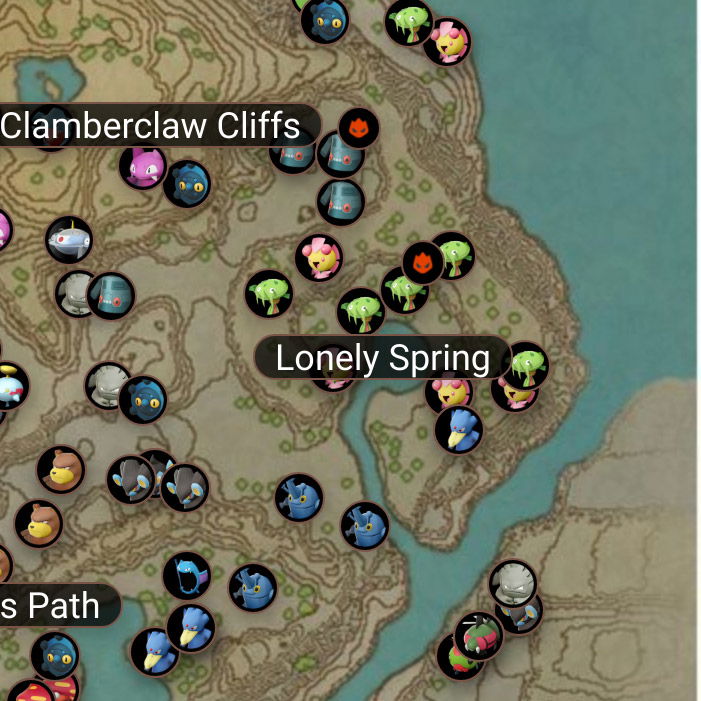The width and height of the screenshot is (701, 701).
Task: Open the pink Mime Jr. map marker
Action: [142, 166]
